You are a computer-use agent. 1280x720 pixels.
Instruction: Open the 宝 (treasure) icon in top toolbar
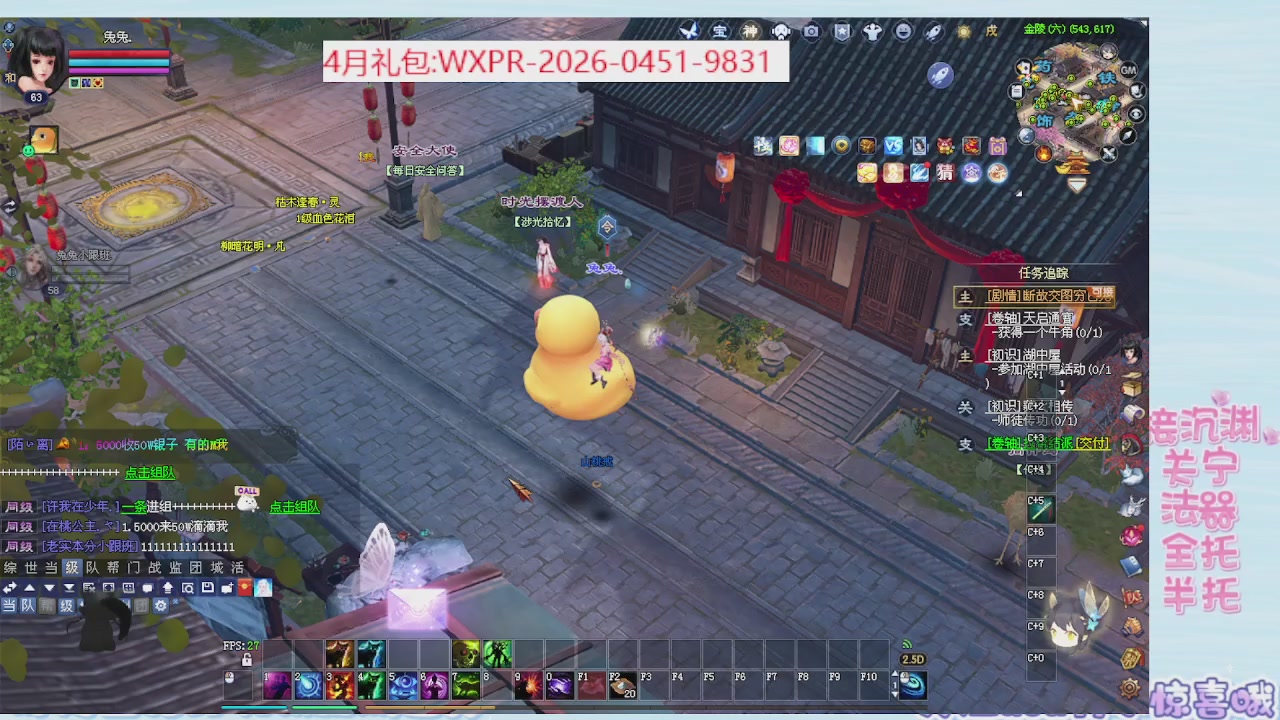coord(720,30)
